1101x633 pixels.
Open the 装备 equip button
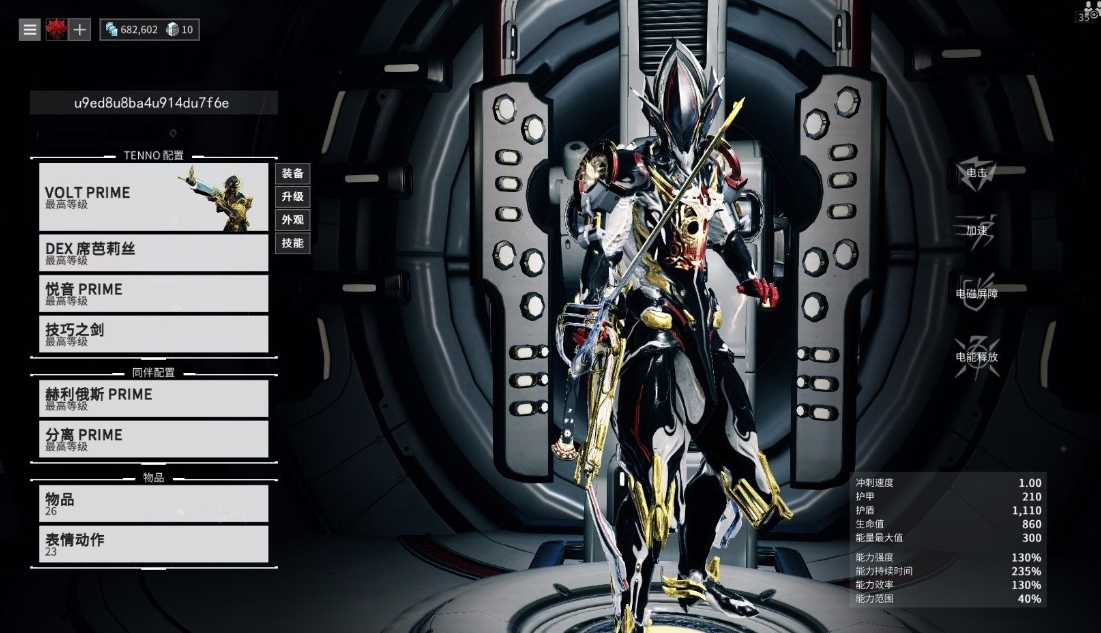[293, 174]
